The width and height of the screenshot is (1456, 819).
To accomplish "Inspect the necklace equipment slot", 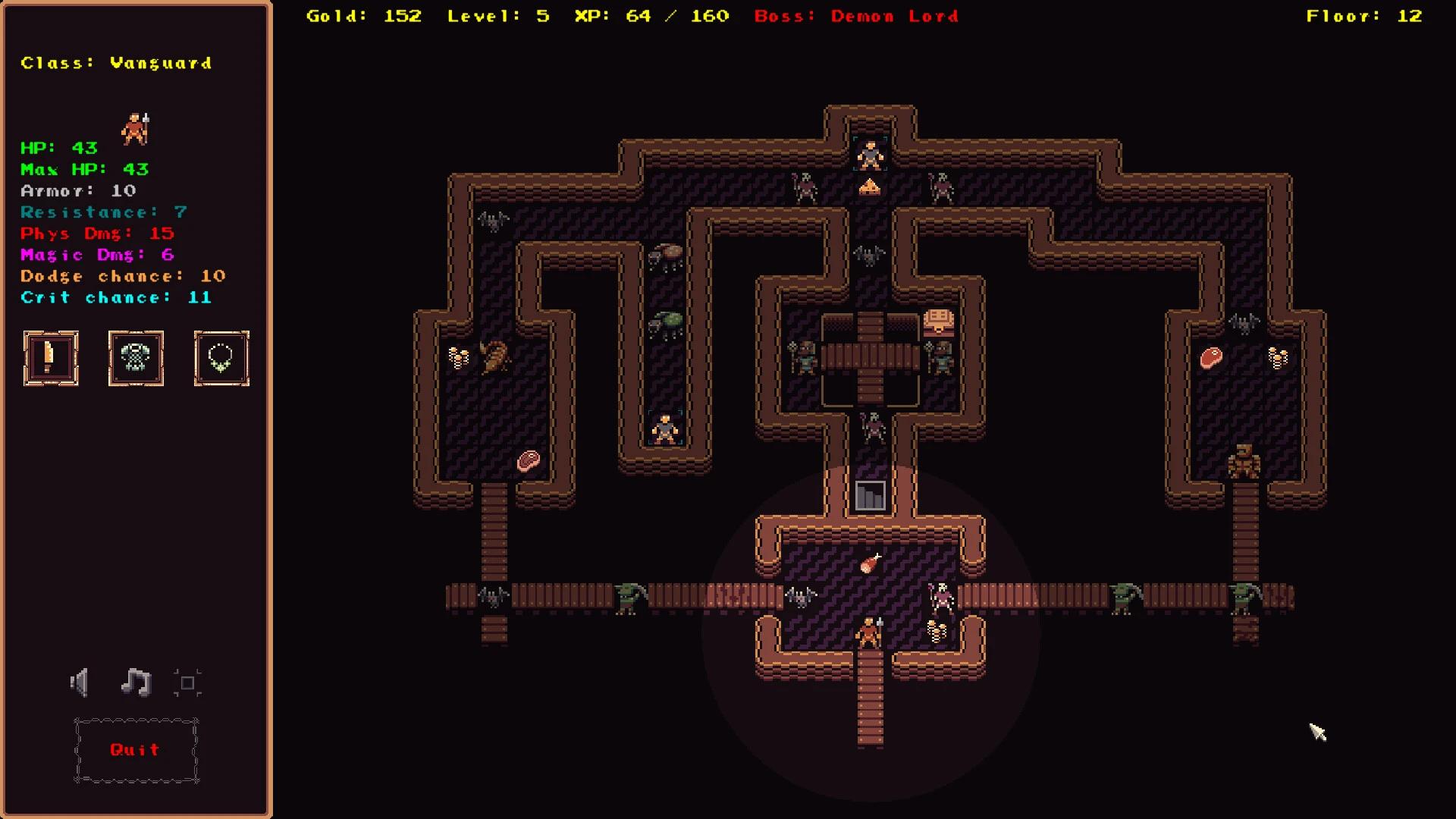I will click(x=221, y=358).
